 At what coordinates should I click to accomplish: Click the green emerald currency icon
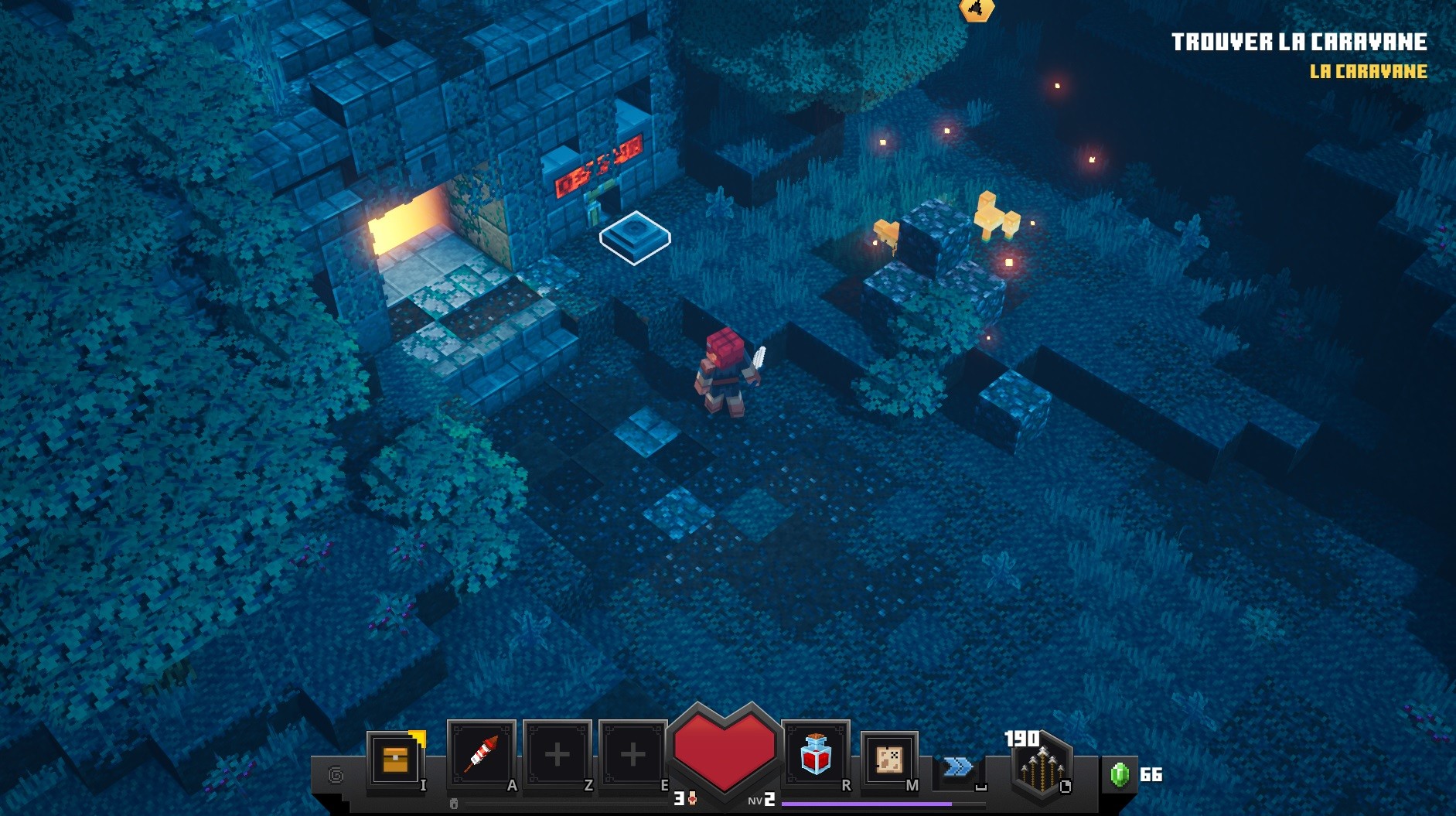pyautogui.click(x=1119, y=774)
